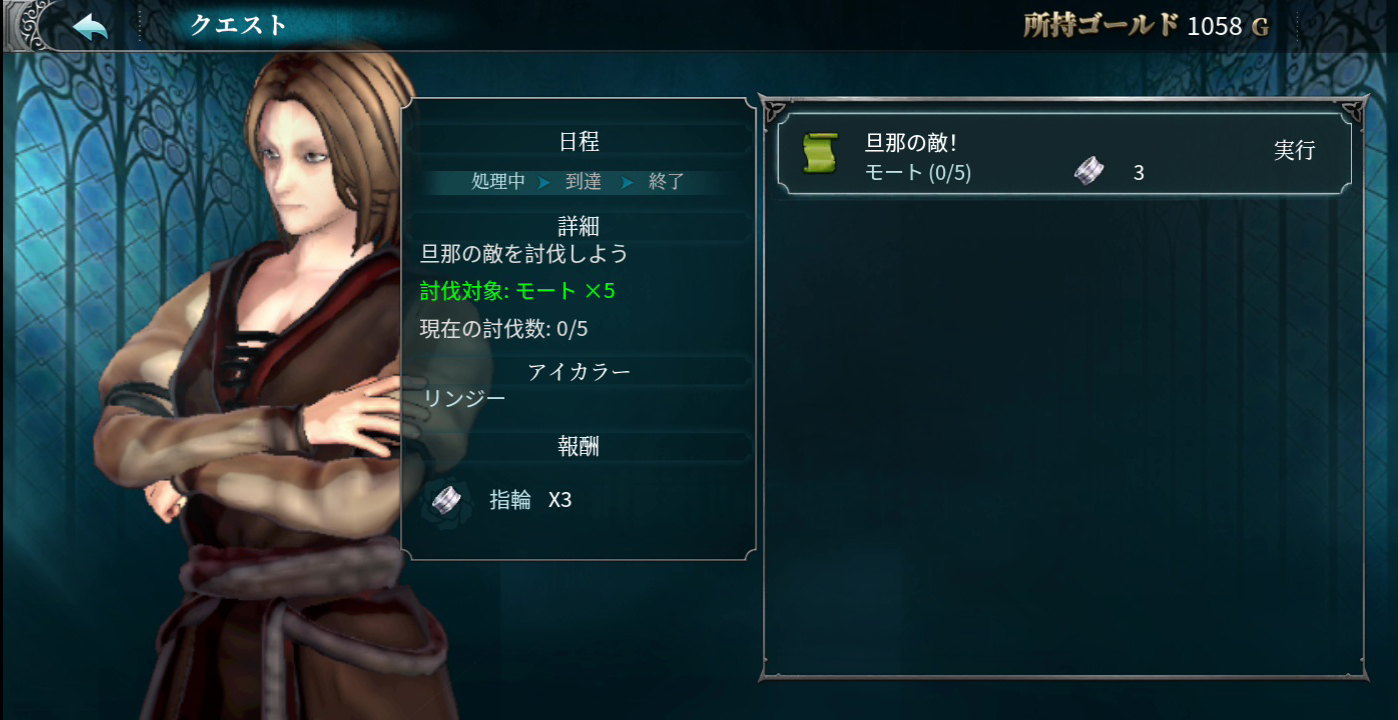Click the green 討伐対象: モート ×5 text

click(517, 292)
